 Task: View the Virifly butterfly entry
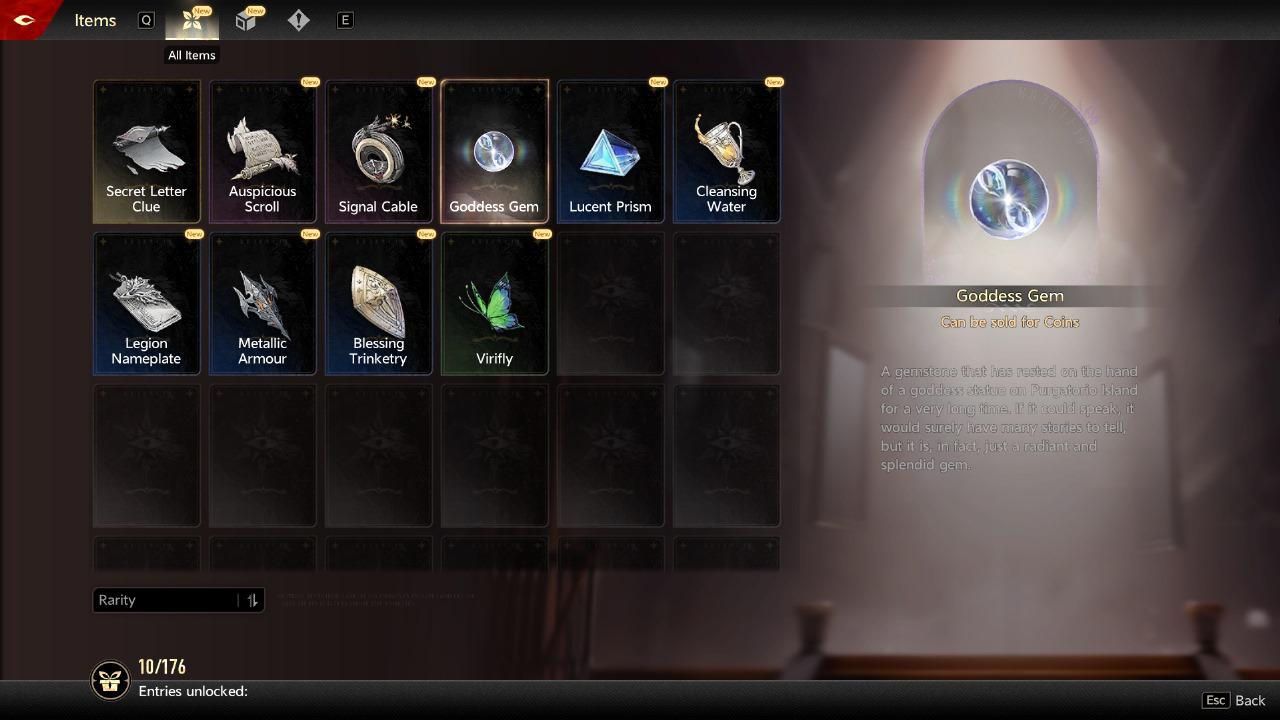[x=494, y=303]
